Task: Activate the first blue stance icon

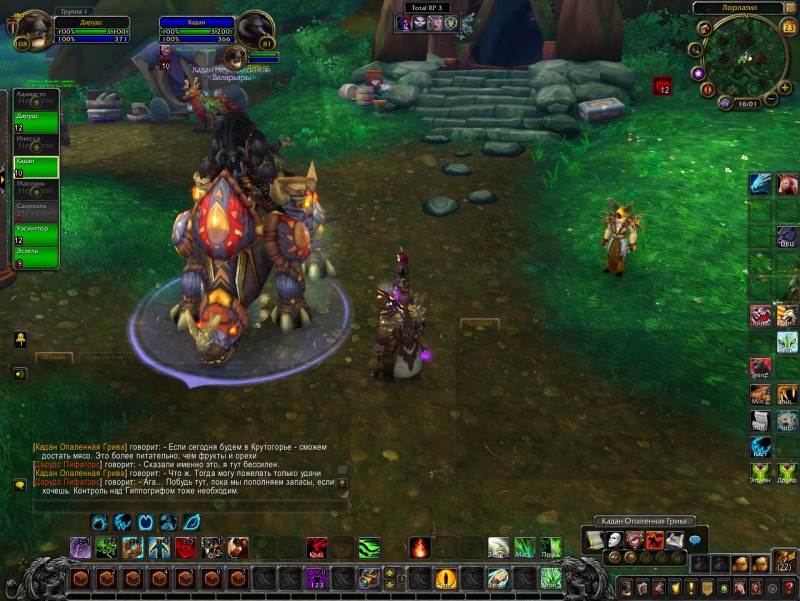Action: (100, 522)
